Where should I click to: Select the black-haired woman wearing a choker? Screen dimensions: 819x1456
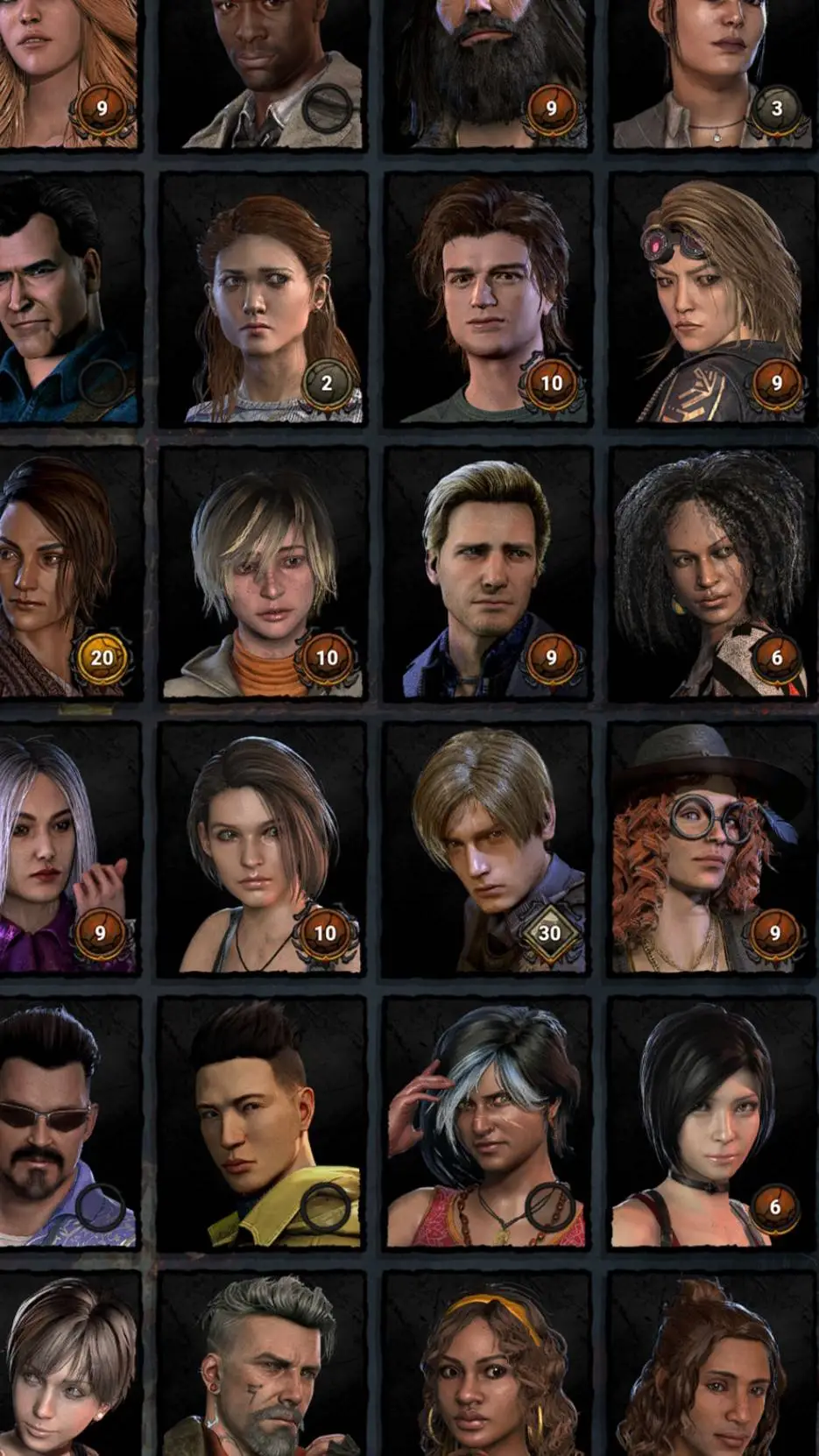712,1124
